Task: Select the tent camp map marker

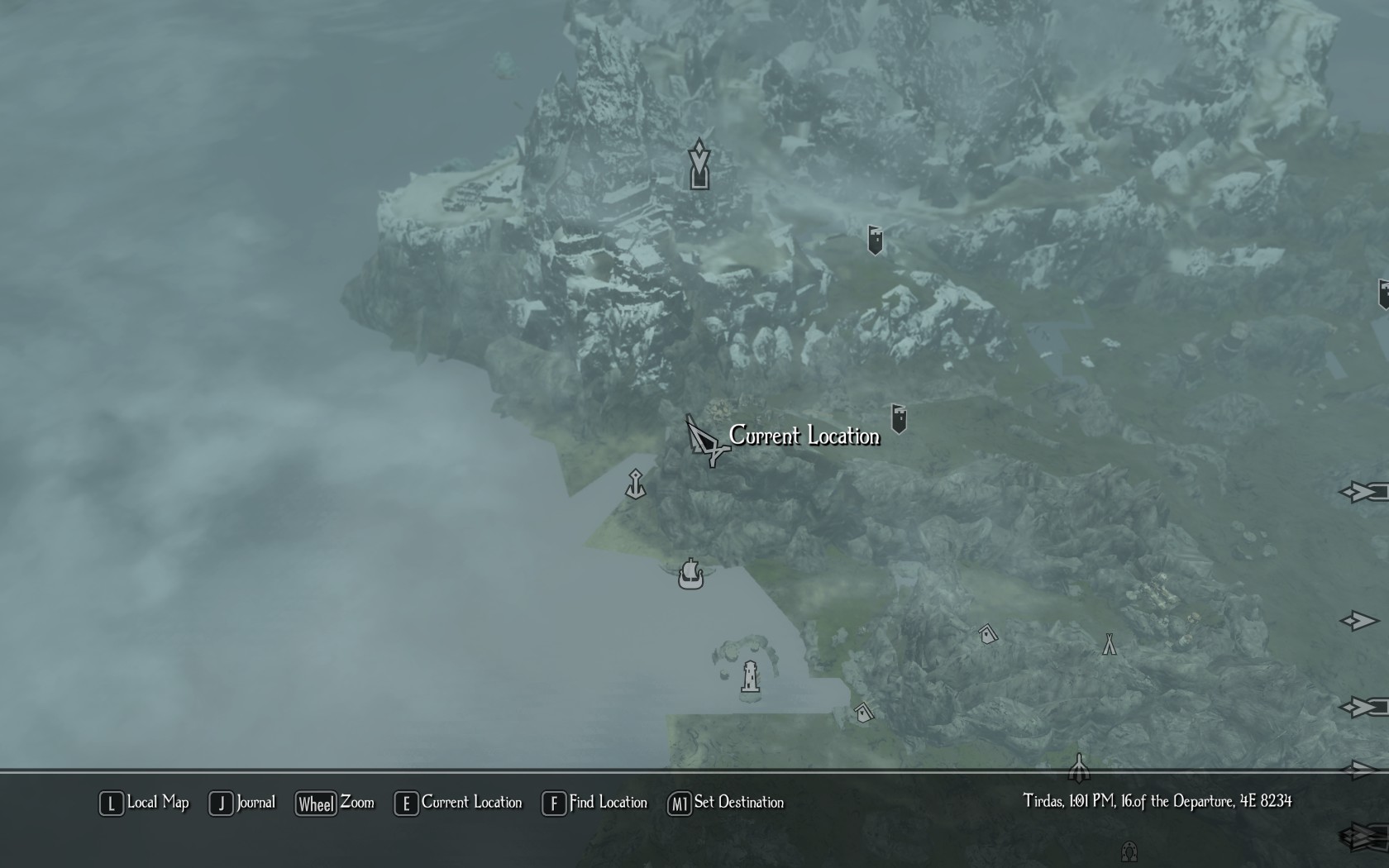Action: tap(1109, 645)
